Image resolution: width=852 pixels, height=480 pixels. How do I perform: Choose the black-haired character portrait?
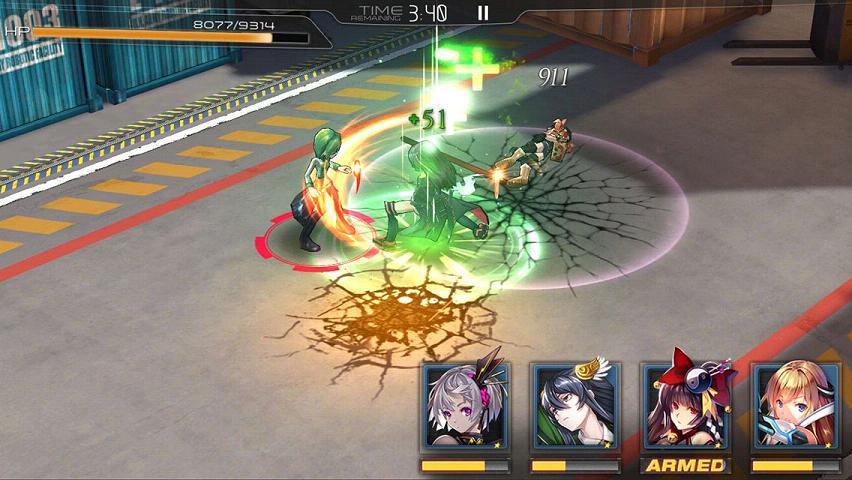coord(574,407)
